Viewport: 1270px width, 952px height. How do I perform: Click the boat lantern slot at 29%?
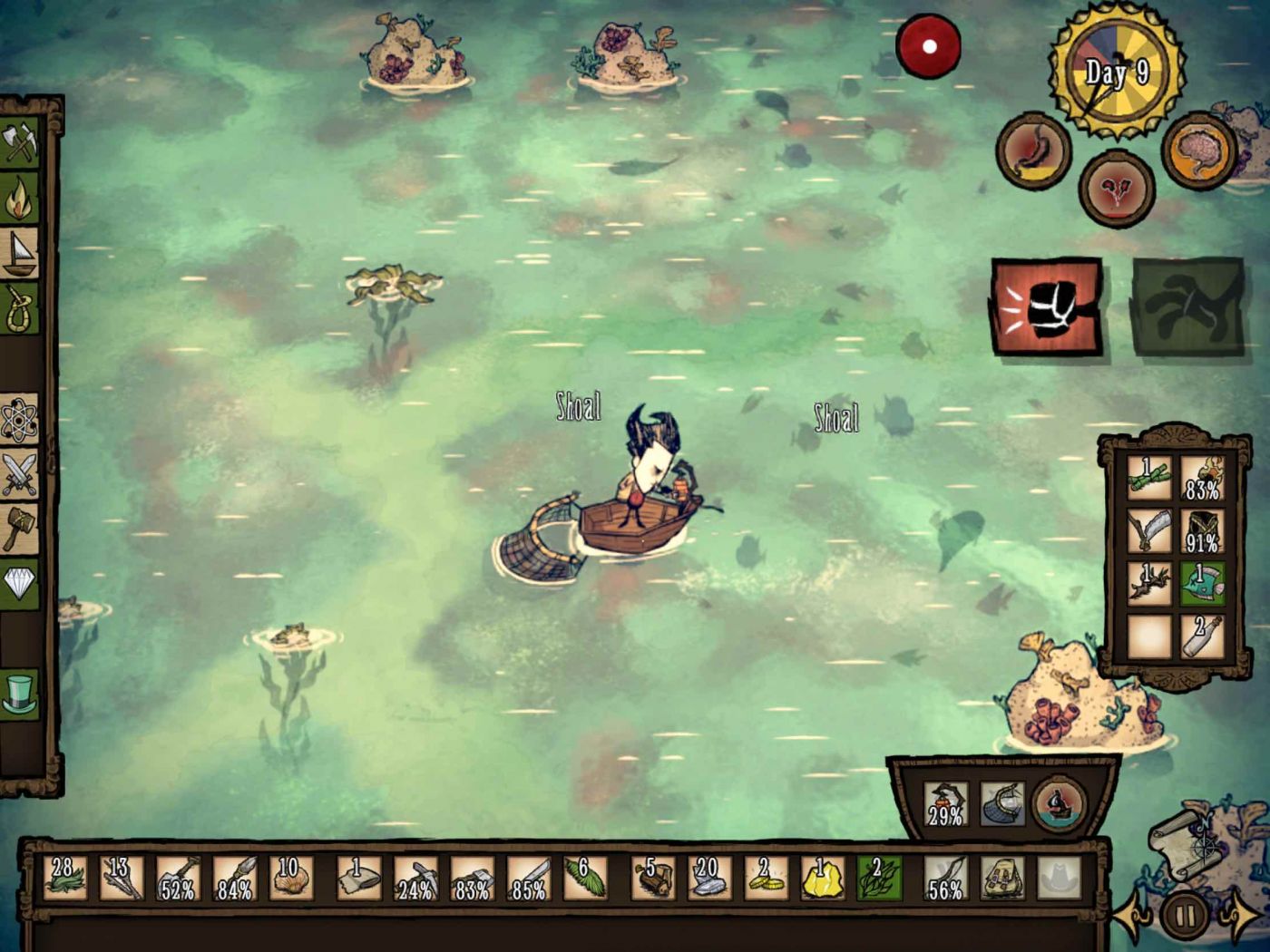click(945, 803)
